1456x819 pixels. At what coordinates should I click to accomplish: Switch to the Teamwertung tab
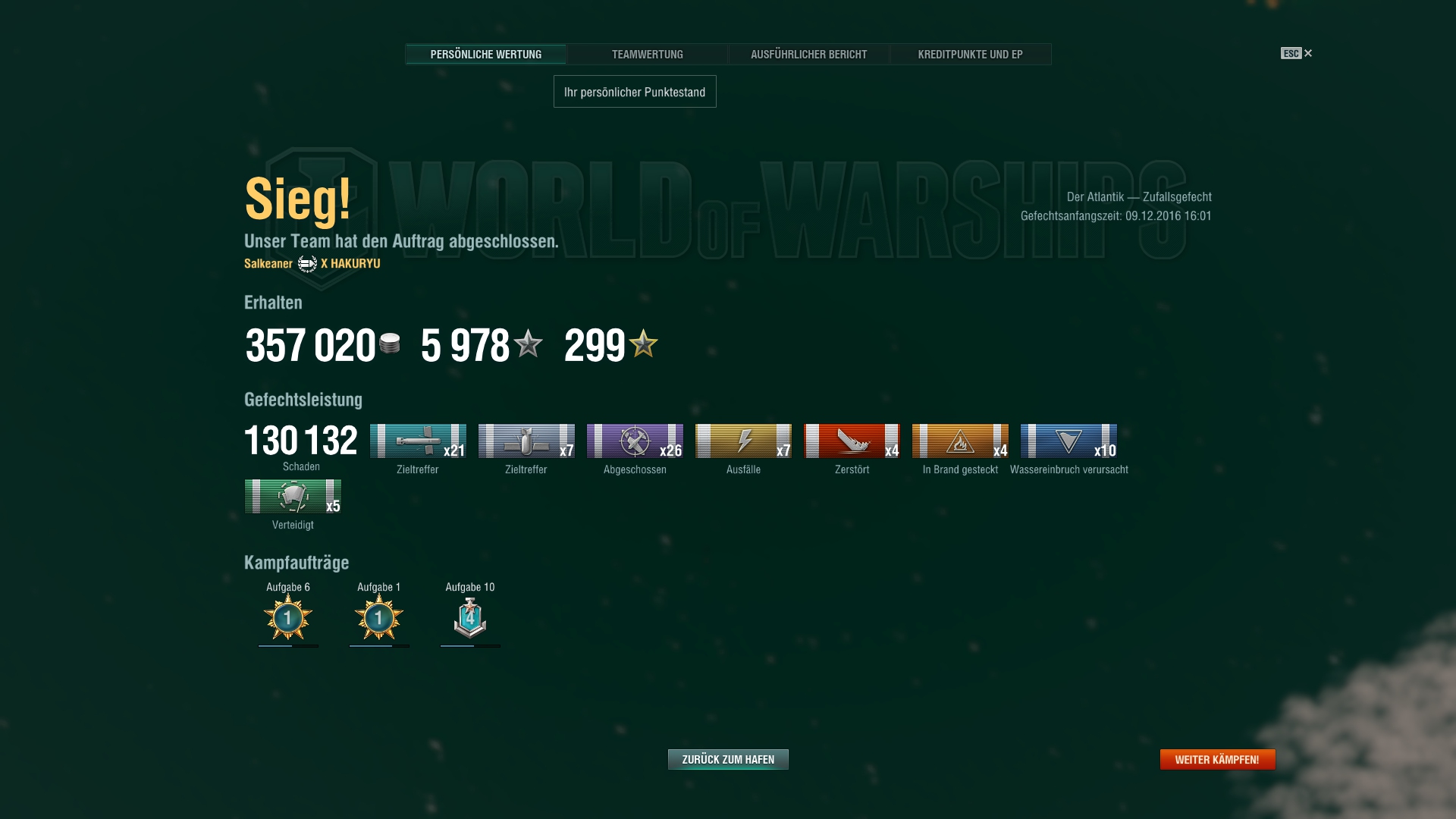point(647,55)
